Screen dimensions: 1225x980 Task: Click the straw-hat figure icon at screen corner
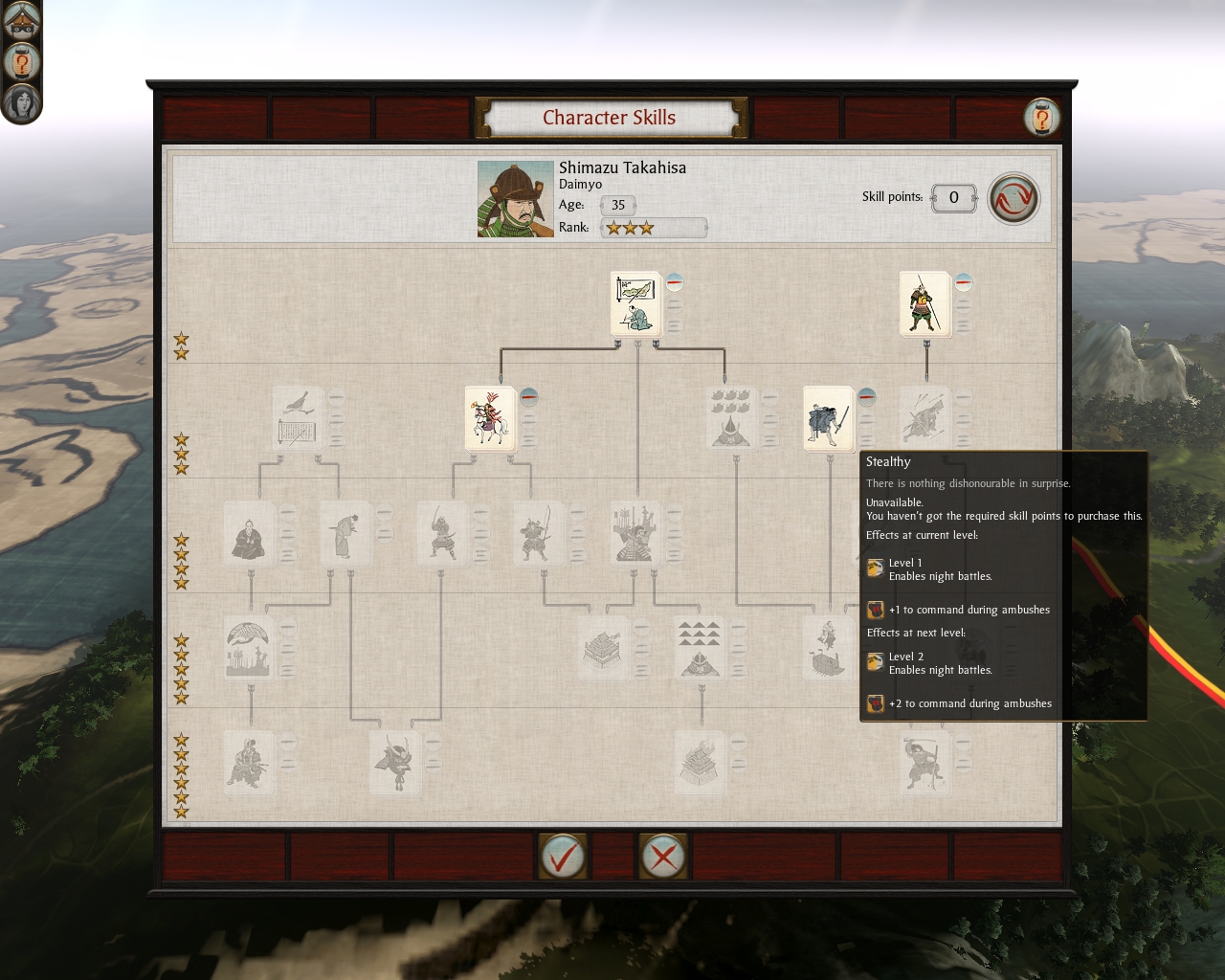pos(21,19)
